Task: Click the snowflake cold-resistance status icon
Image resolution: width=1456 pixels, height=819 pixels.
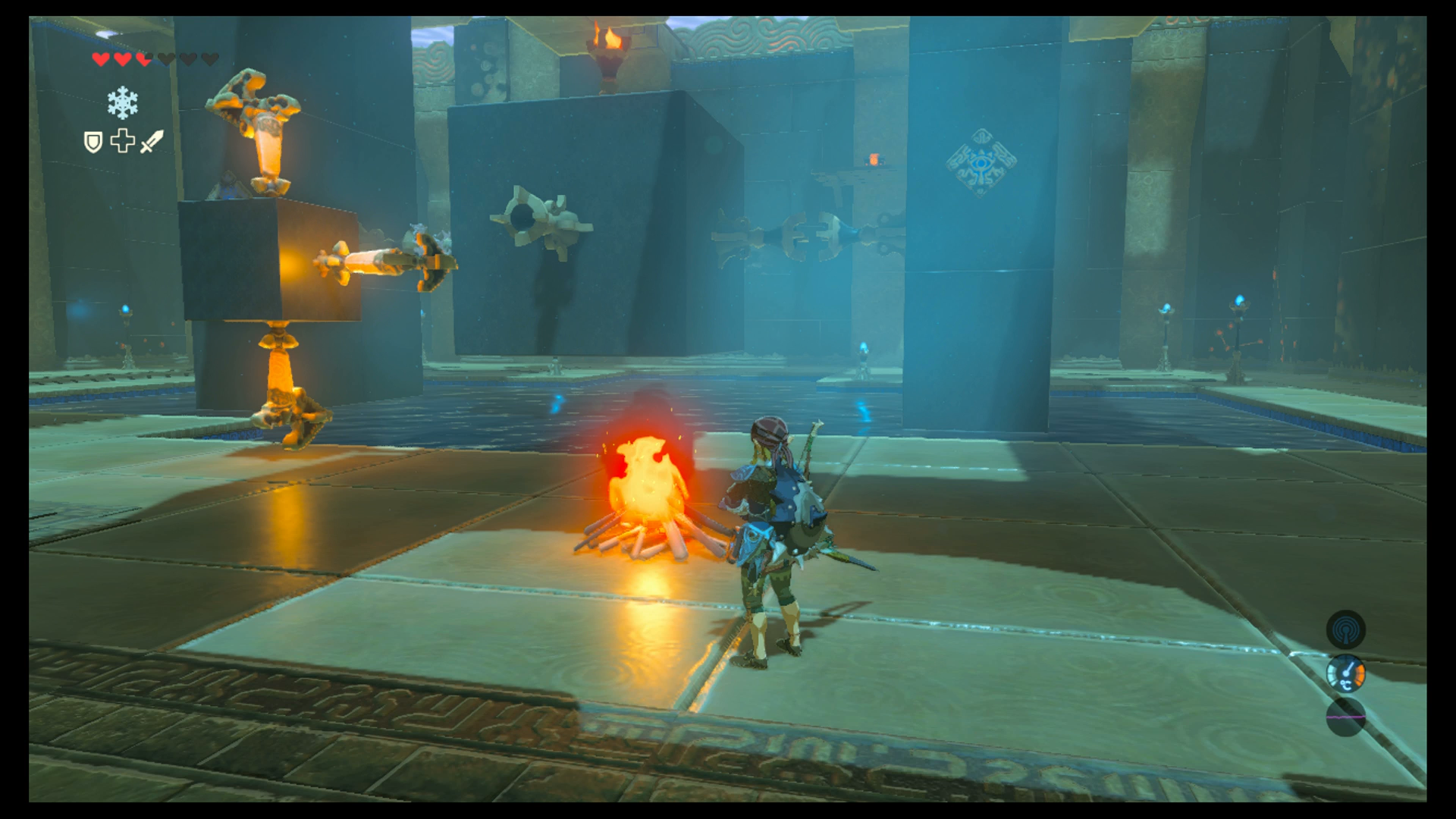Action: tap(122, 102)
